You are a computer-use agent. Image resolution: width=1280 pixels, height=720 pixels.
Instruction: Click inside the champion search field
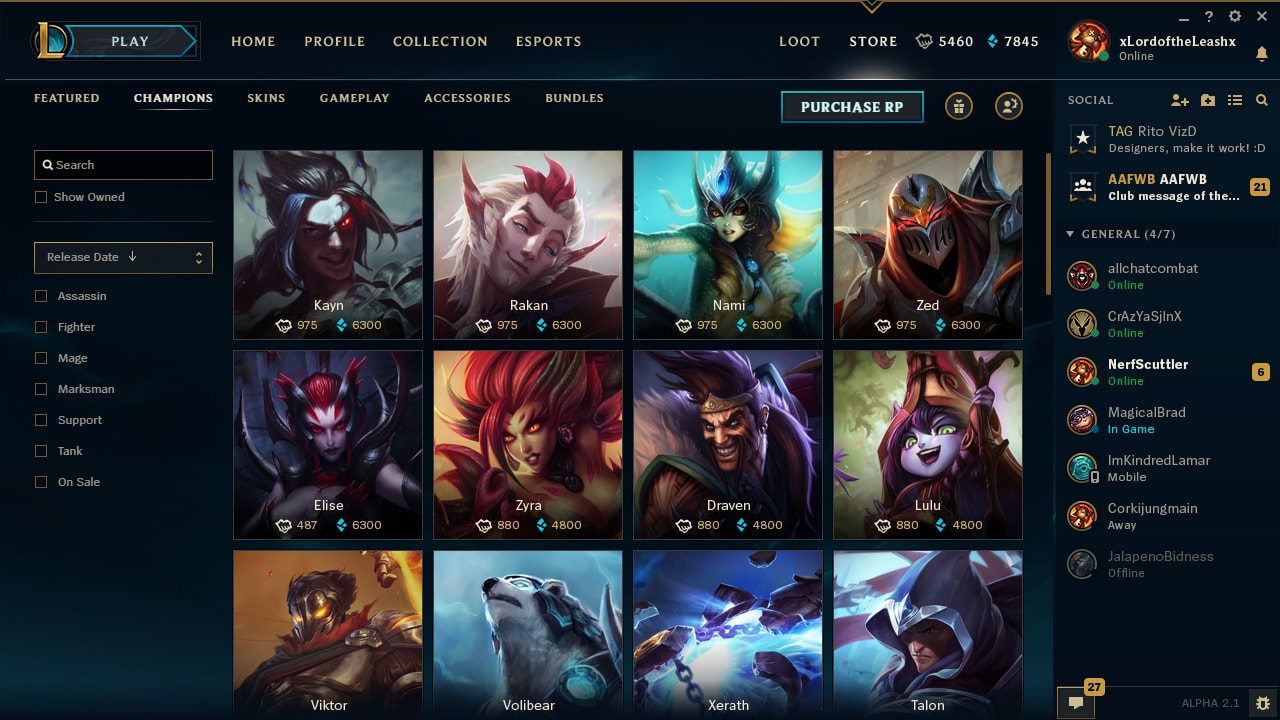pos(123,164)
